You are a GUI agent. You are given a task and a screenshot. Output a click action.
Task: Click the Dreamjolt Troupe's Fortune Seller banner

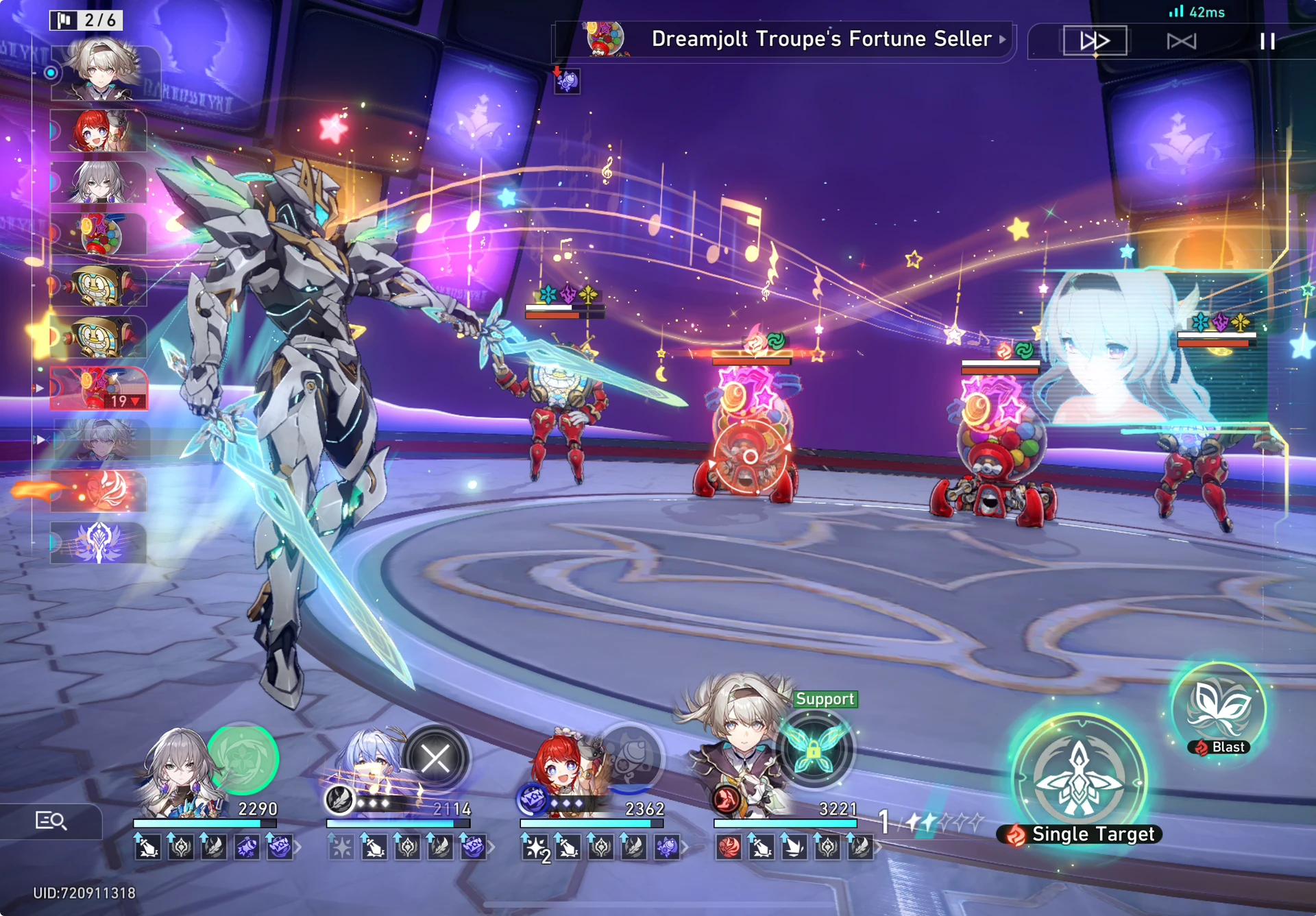788,39
